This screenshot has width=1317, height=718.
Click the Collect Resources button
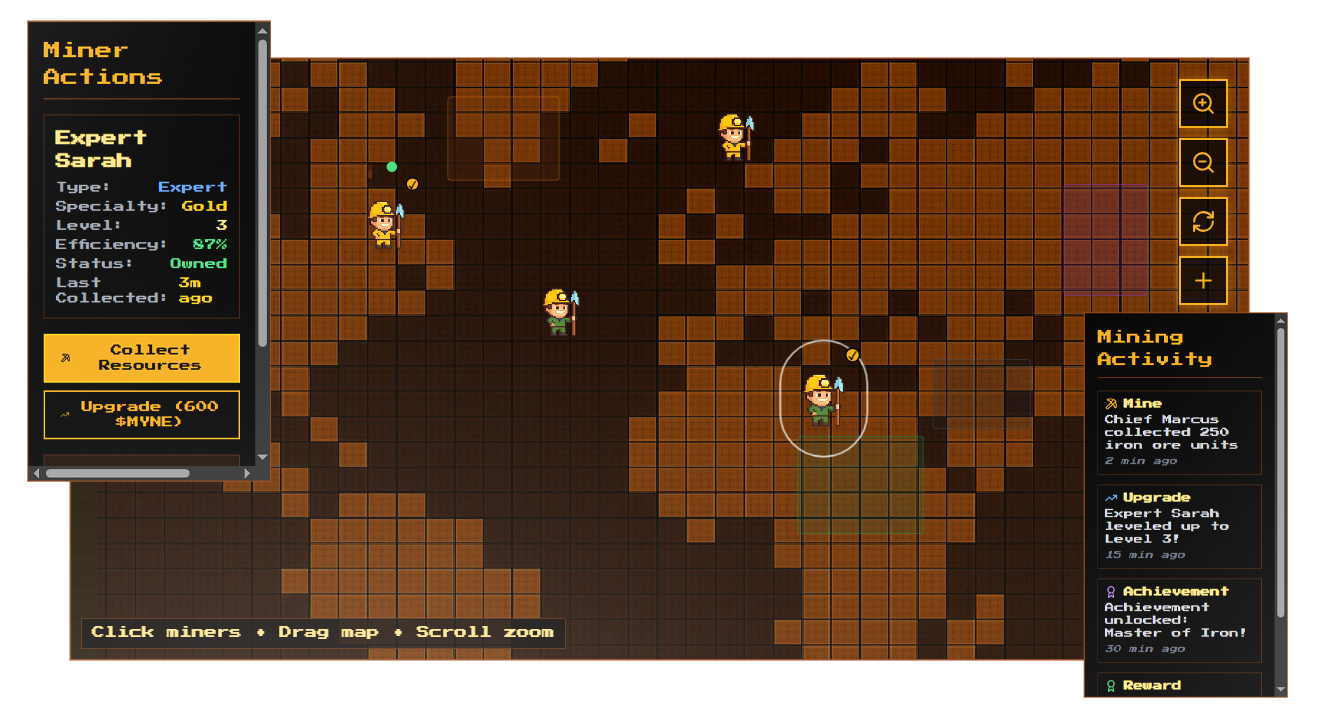[x=142, y=358]
